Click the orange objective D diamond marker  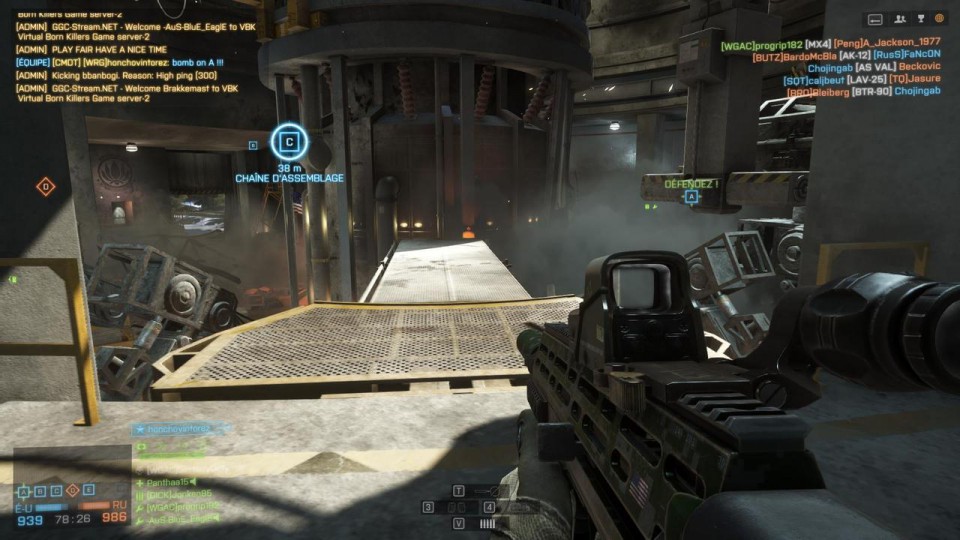click(45, 187)
